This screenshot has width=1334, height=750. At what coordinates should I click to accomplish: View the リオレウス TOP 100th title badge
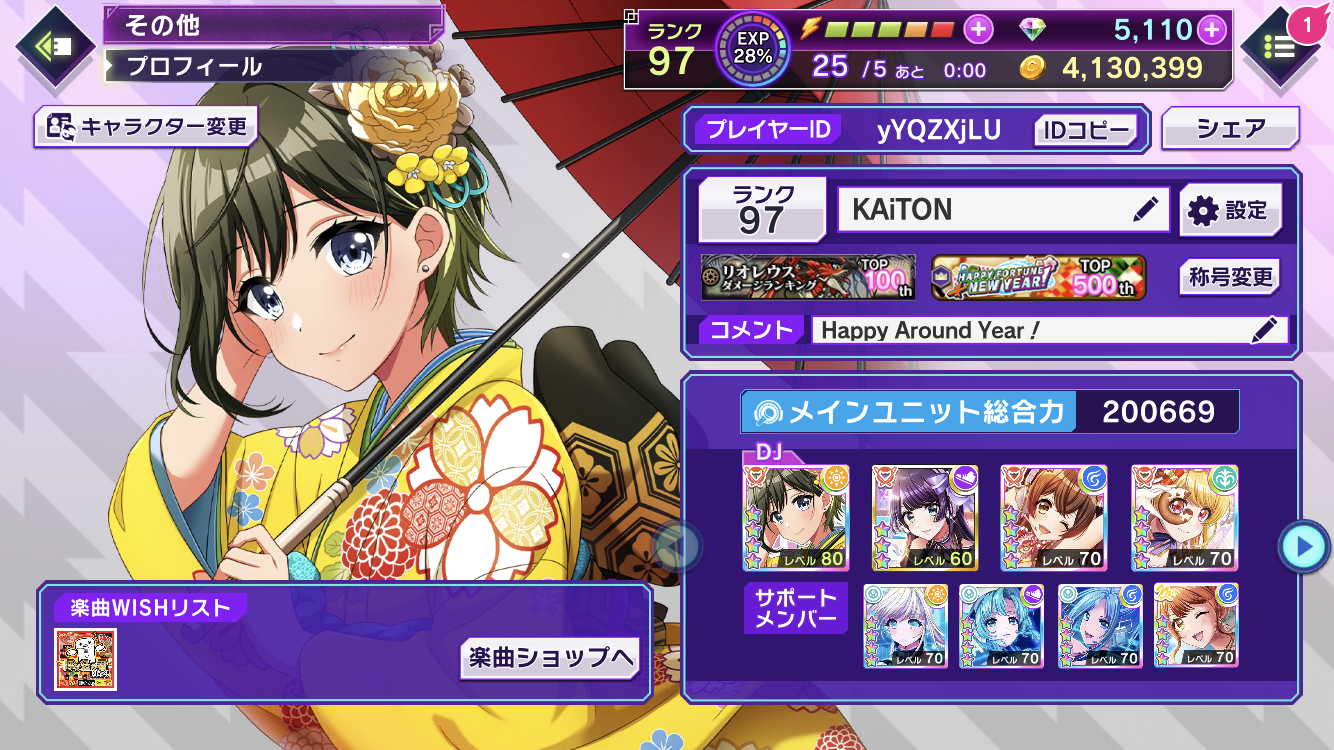coord(808,277)
